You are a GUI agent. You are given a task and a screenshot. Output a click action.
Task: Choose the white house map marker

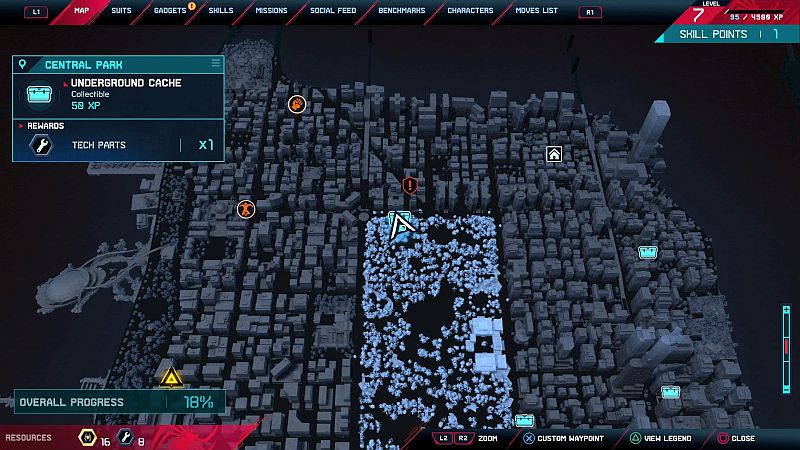coord(554,154)
